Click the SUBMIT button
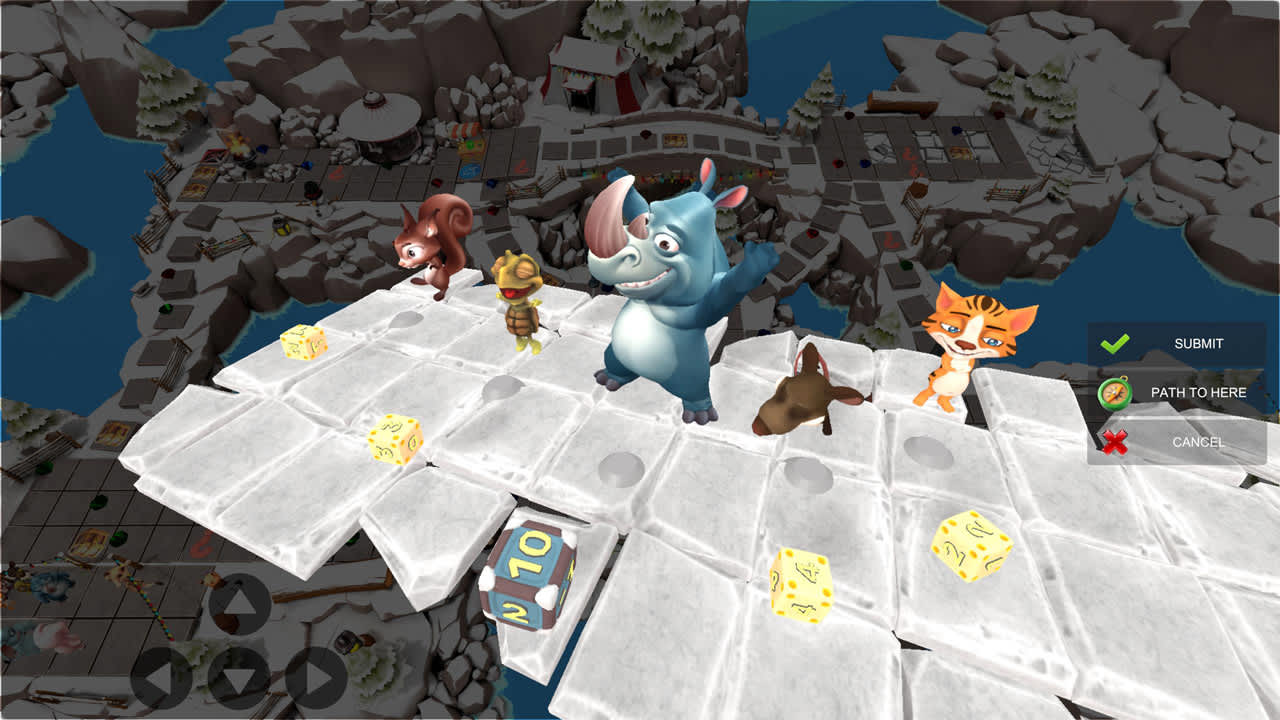This screenshot has height=720, width=1280. 1200,343
